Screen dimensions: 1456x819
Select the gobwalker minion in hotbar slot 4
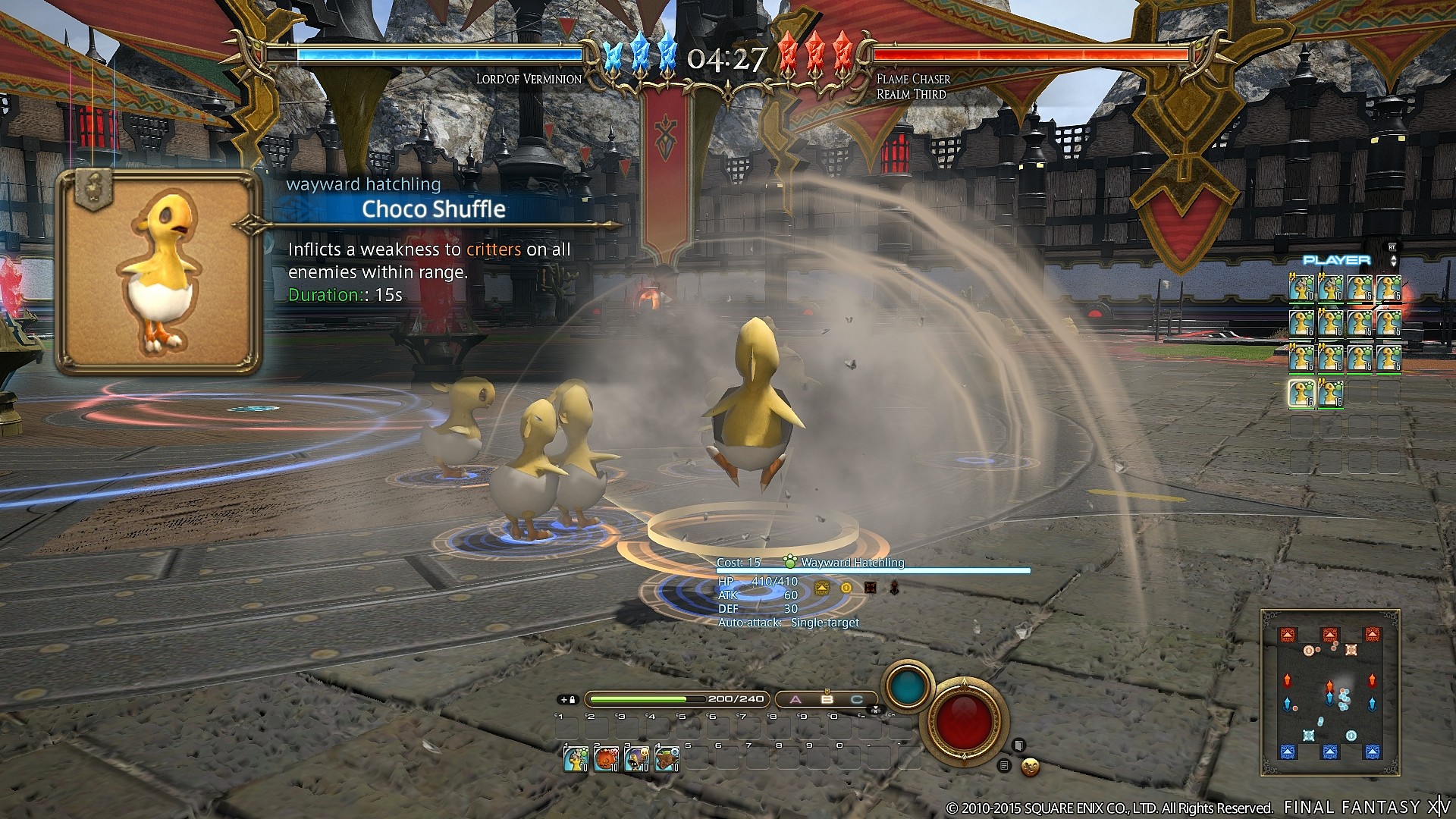click(665, 760)
